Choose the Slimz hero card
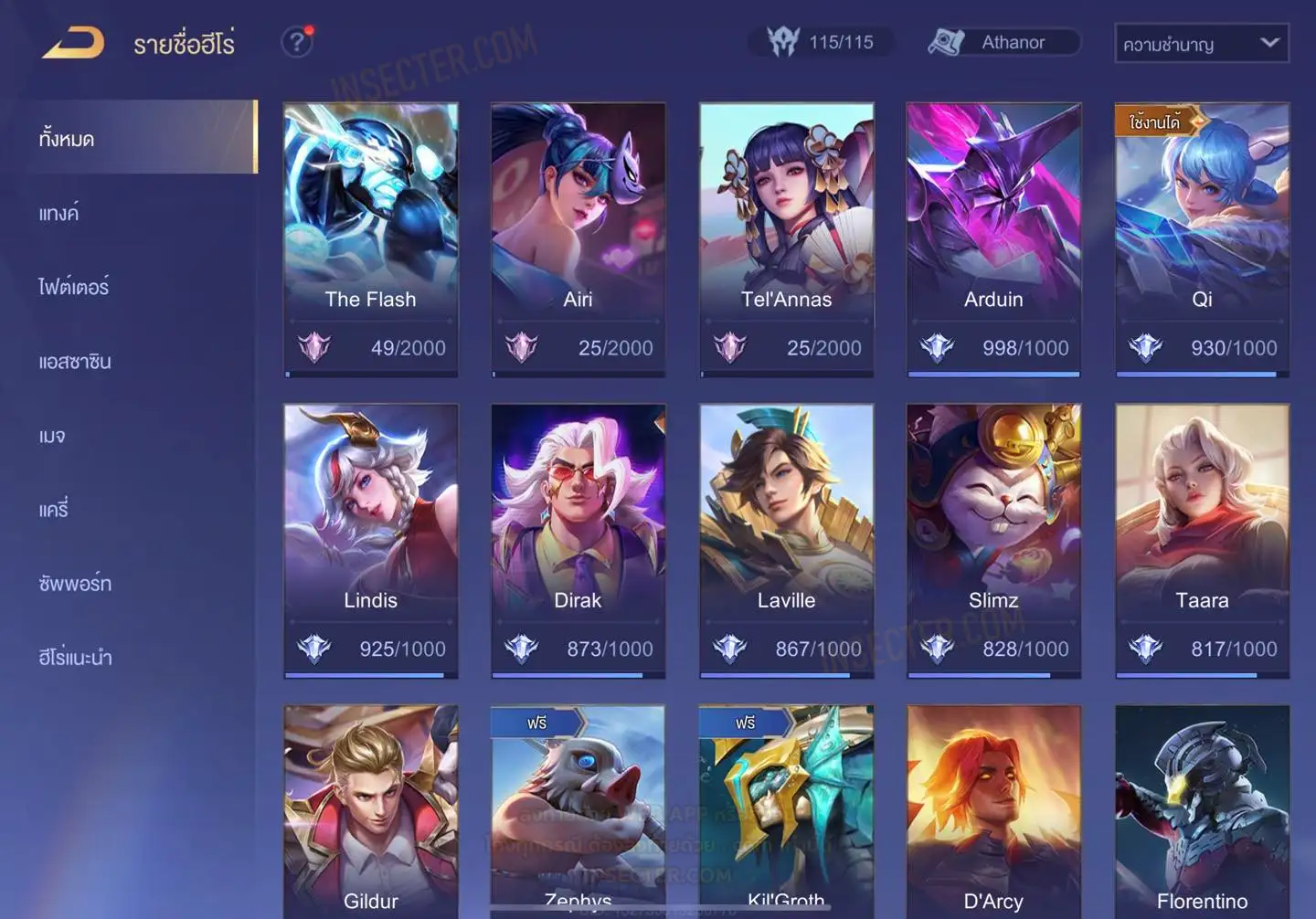The height and width of the screenshot is (919, 1316). 993,539
